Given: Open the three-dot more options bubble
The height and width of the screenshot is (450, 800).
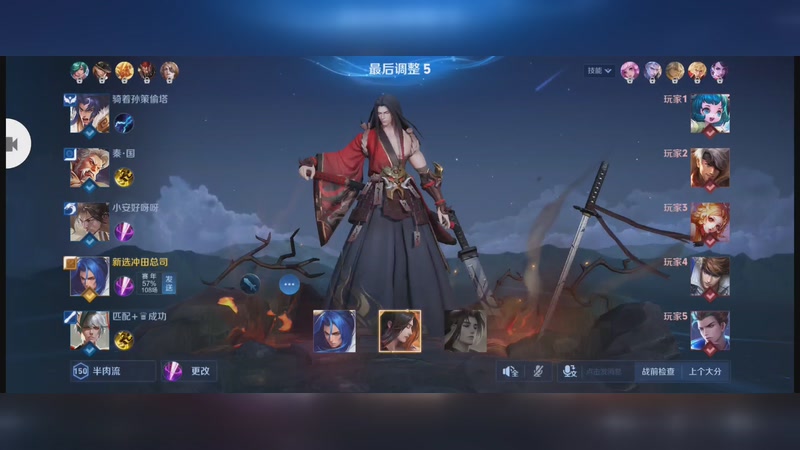Looking at the screenshot, I should pos(289,284).
